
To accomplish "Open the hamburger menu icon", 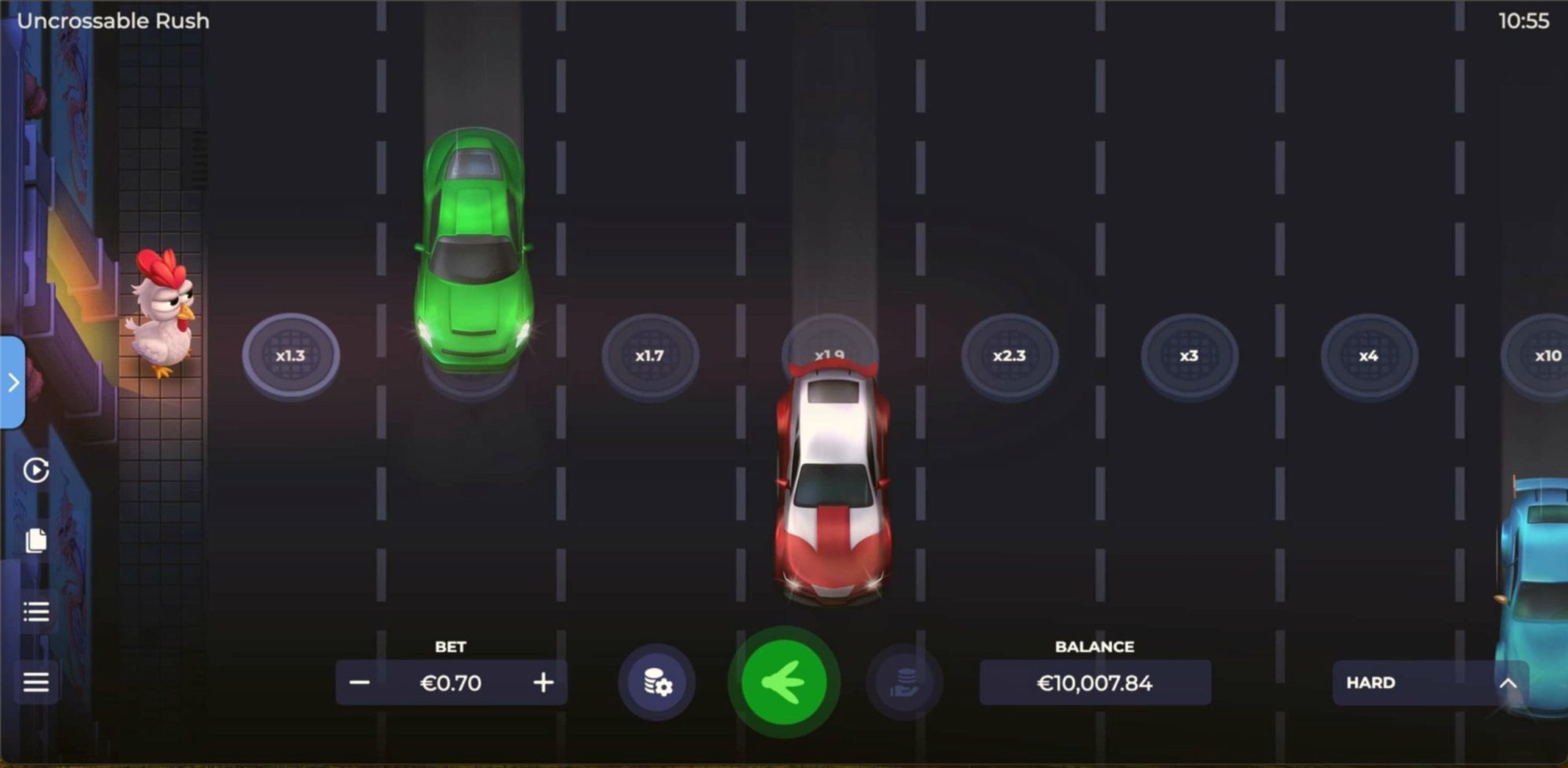I will (x=34, y=682).
